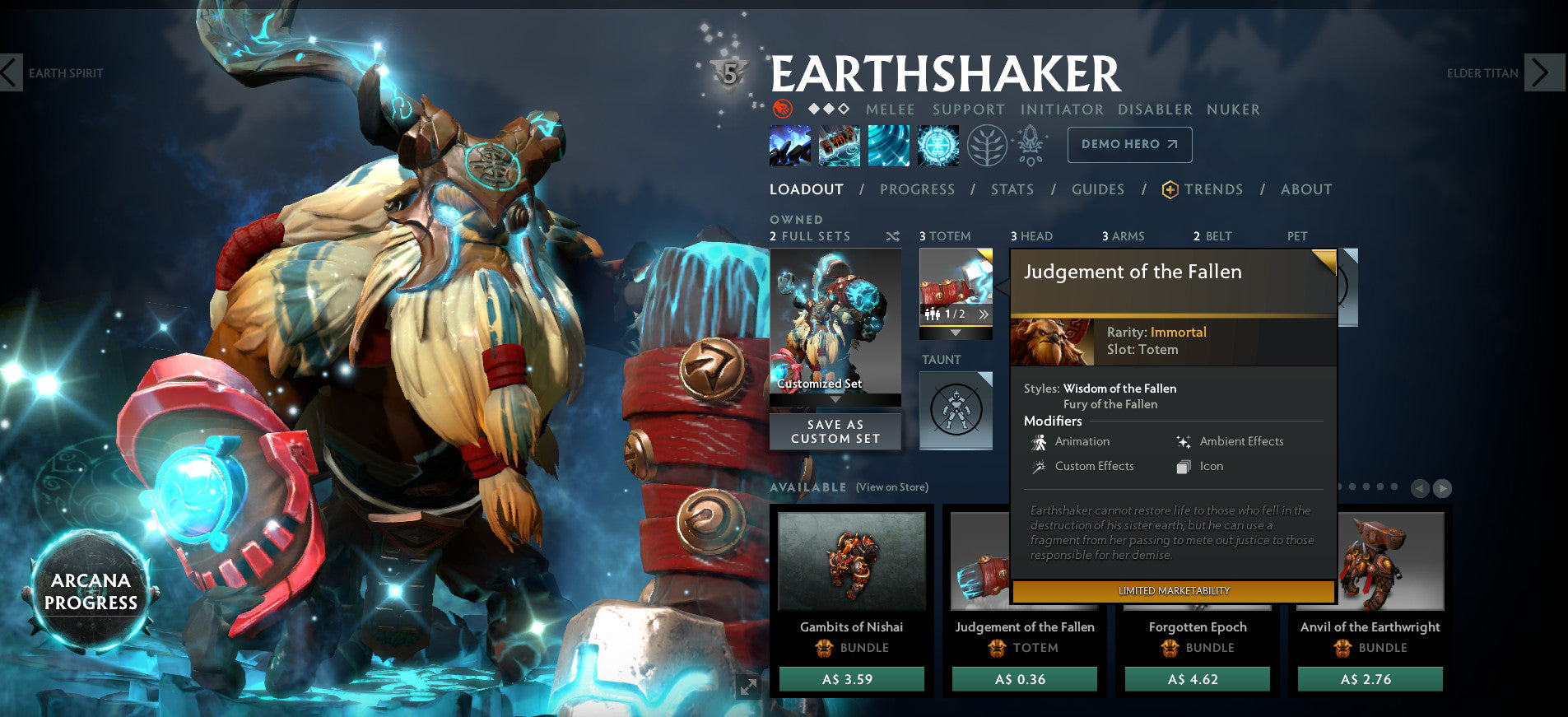
Task: Open the Enchant Totem ability icon
Action: 840,145
